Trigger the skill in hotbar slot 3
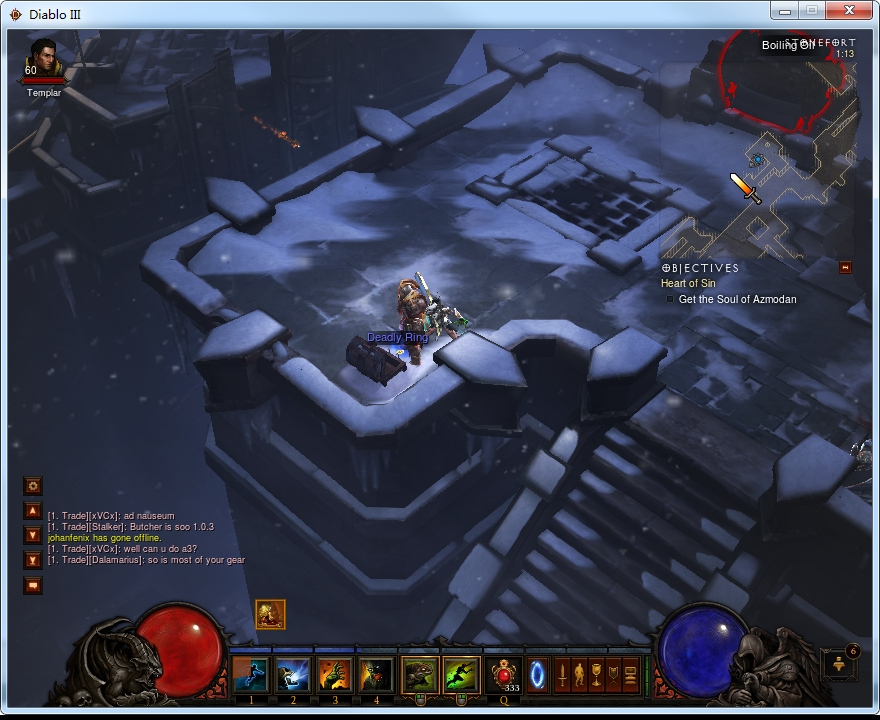Screen dimensions: 880x720 (x=335, y=675)
